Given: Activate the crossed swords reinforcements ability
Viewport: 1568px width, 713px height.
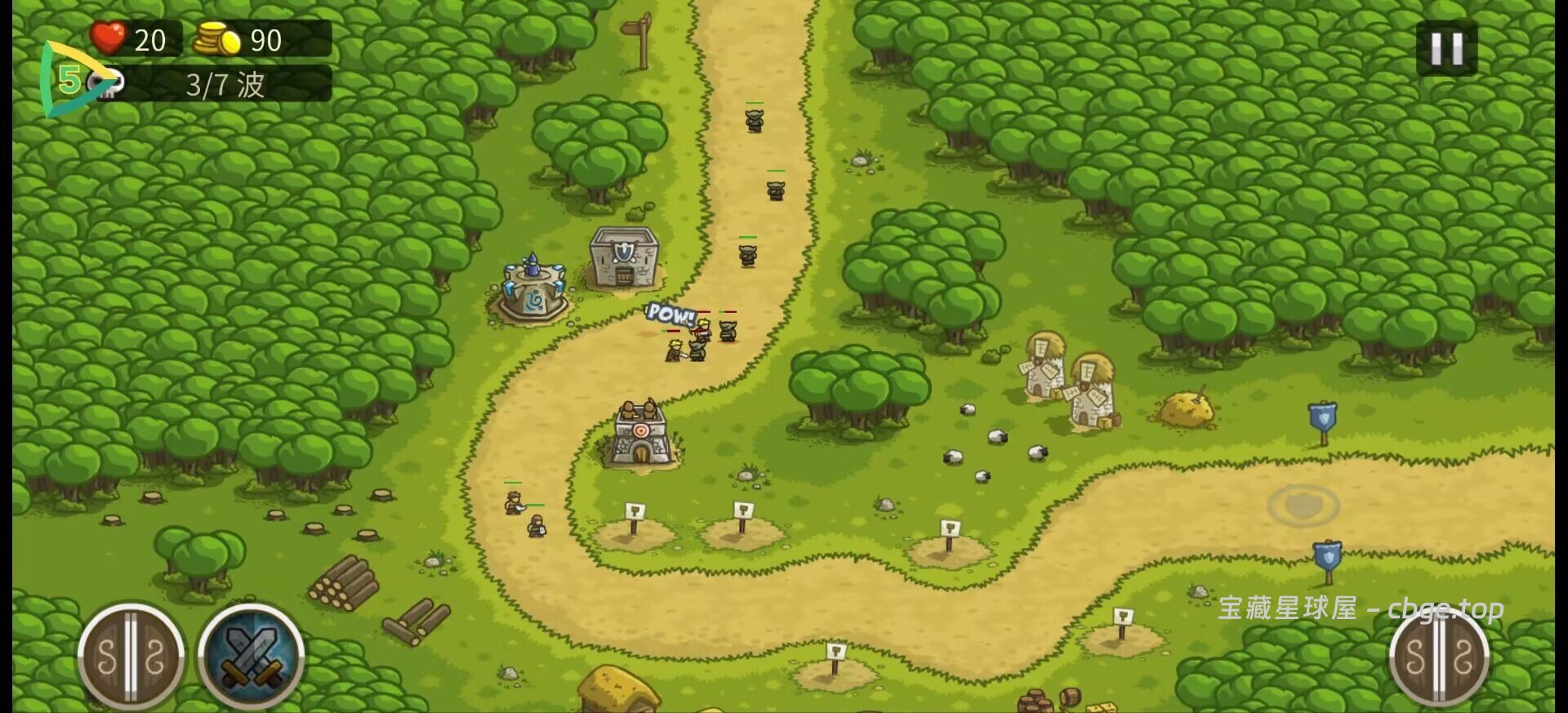Looking at the screenshot, I should coord(252,655).
